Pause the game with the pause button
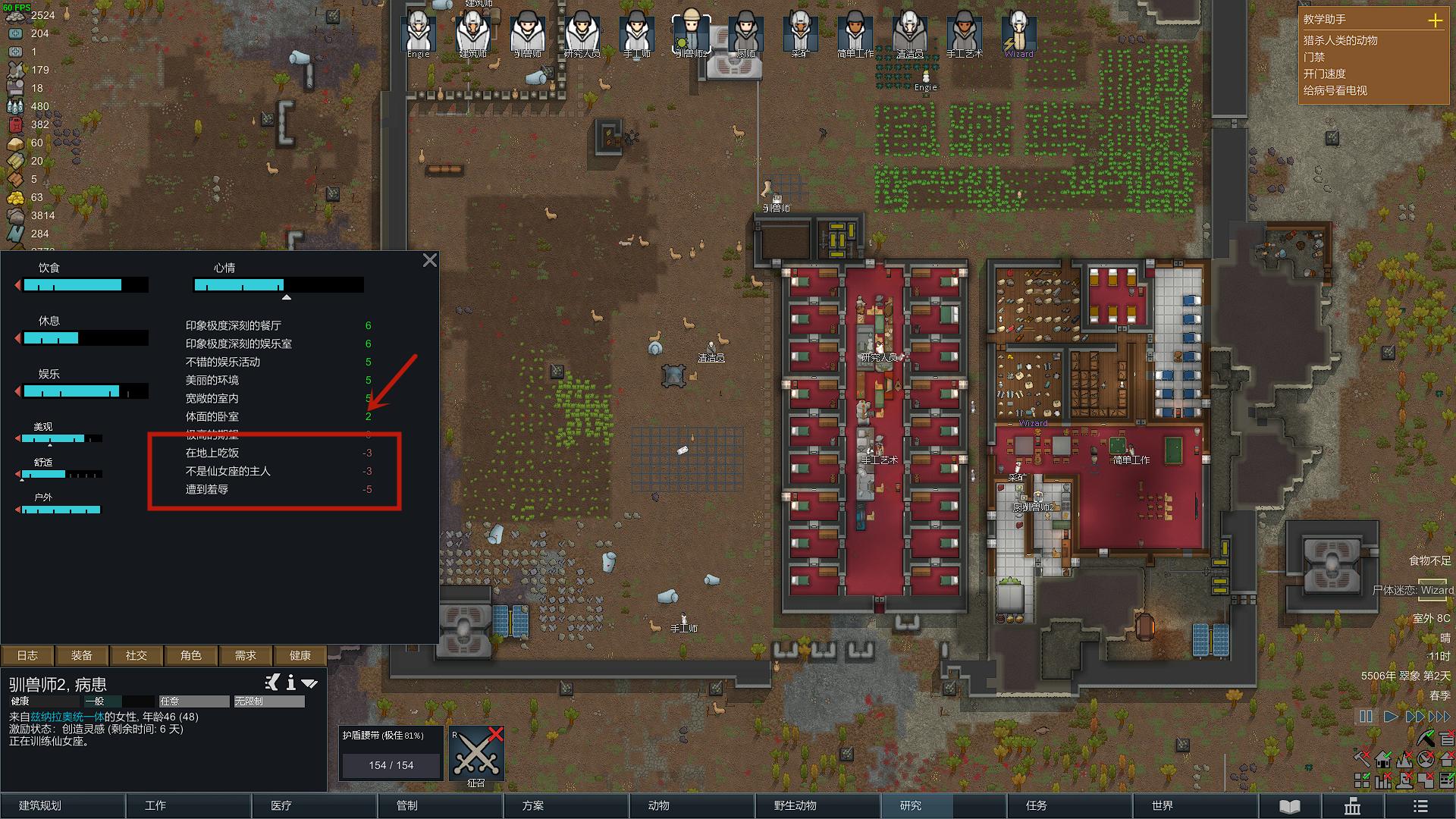The image size is (1456, 819). tap(1366, 717)
